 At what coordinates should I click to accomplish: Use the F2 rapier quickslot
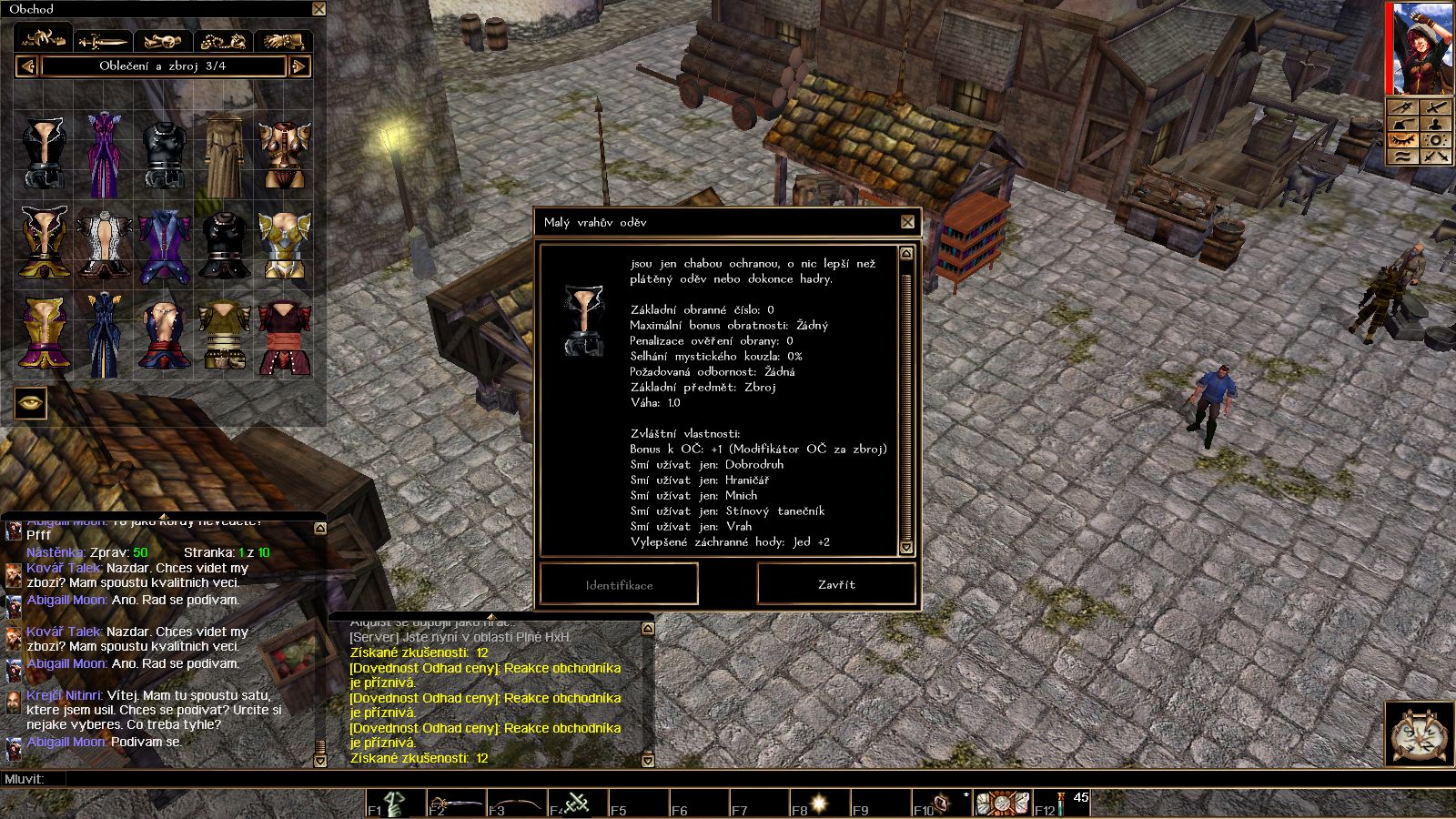click(x=455, y=804)
